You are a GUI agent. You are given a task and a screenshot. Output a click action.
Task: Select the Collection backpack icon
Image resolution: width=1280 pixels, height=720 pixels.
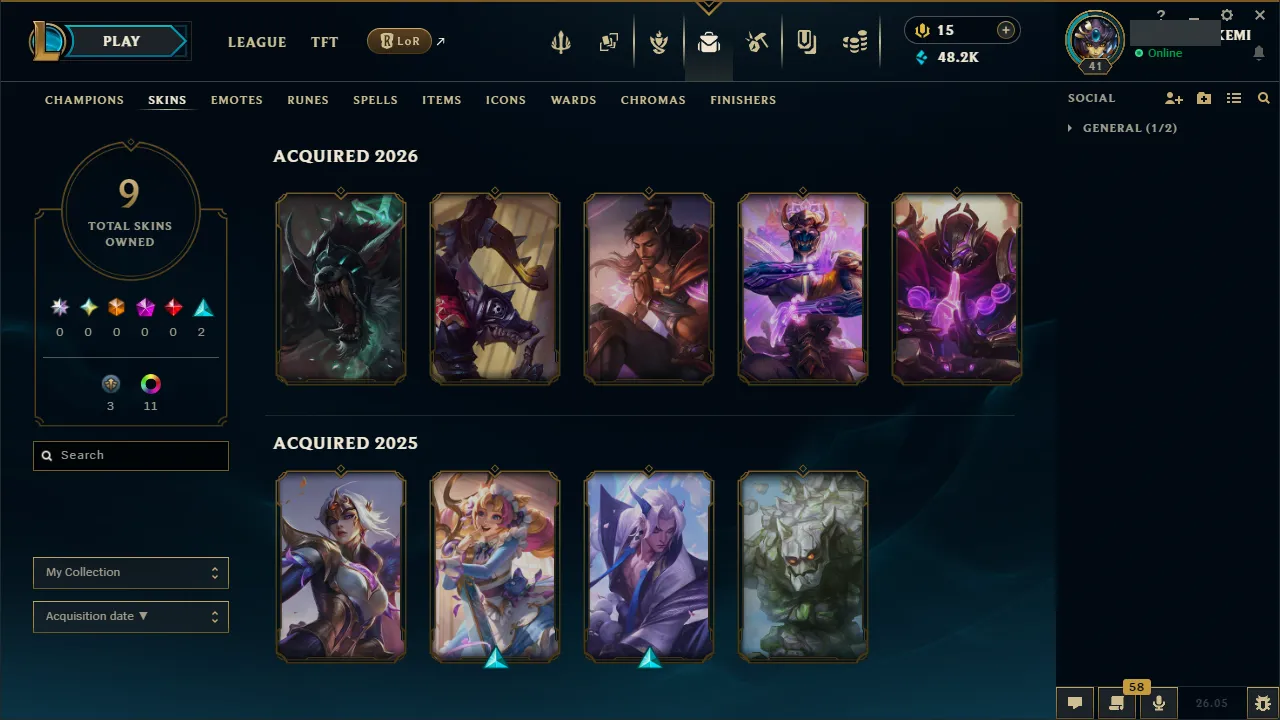click(709, 41)
